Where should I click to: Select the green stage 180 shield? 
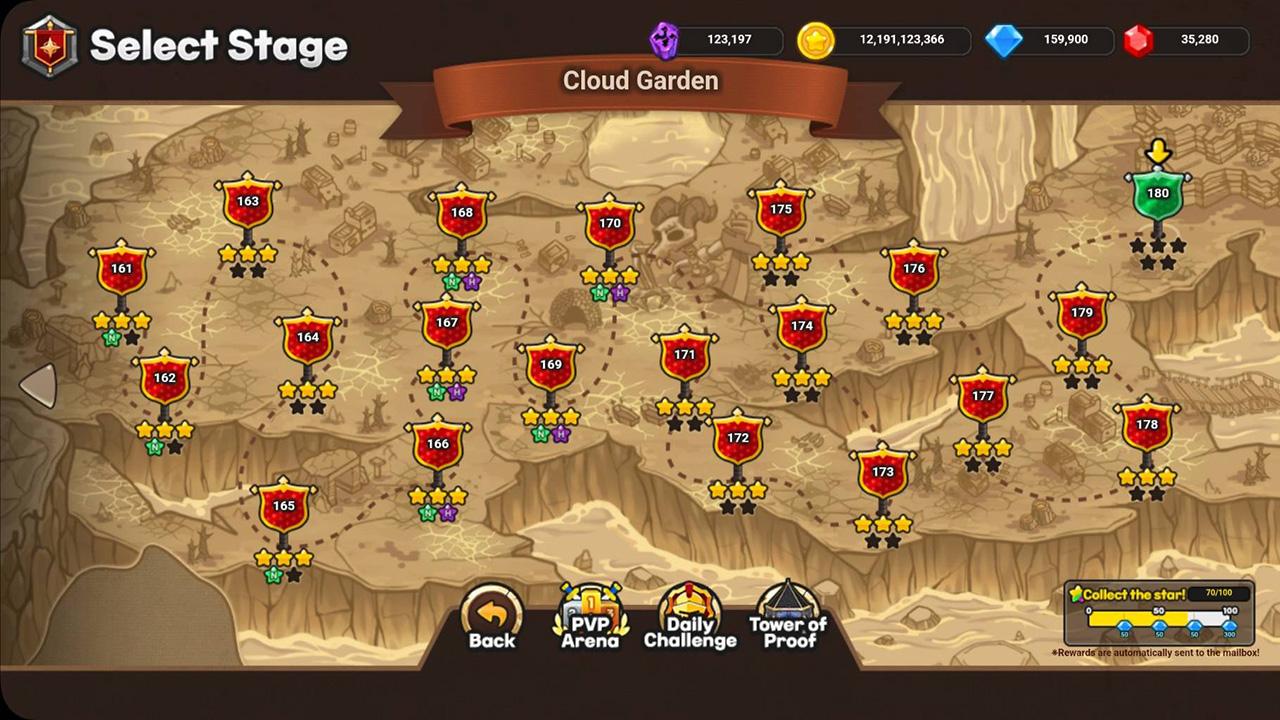[1157, 196]
